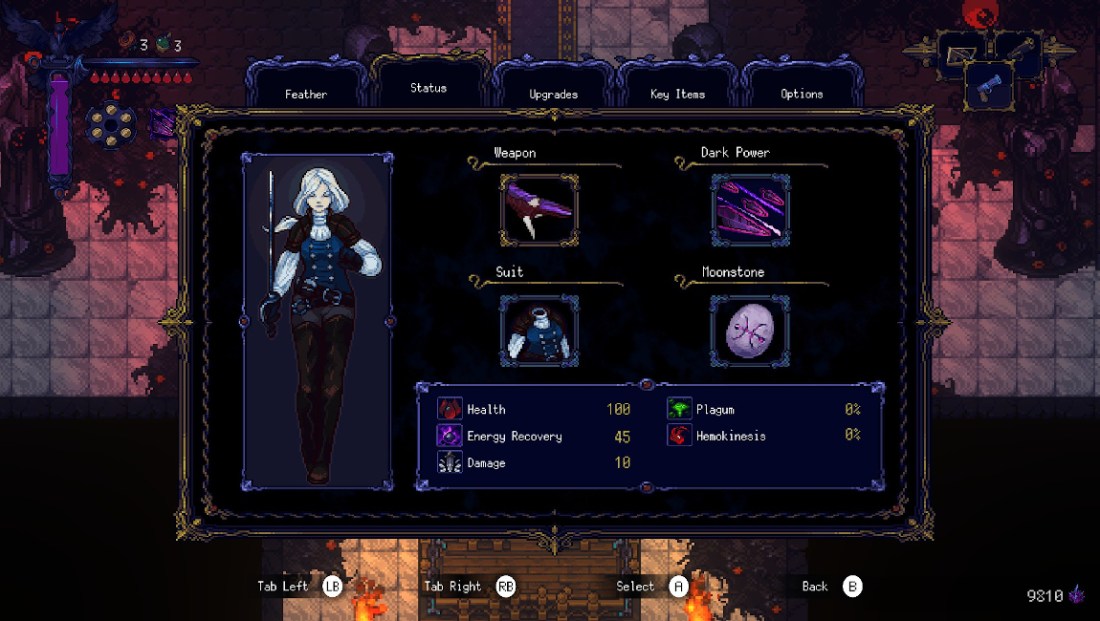Screen dimensions: 1100x621
Task: Select the Moonstone slot
Action: coord(750,330)
